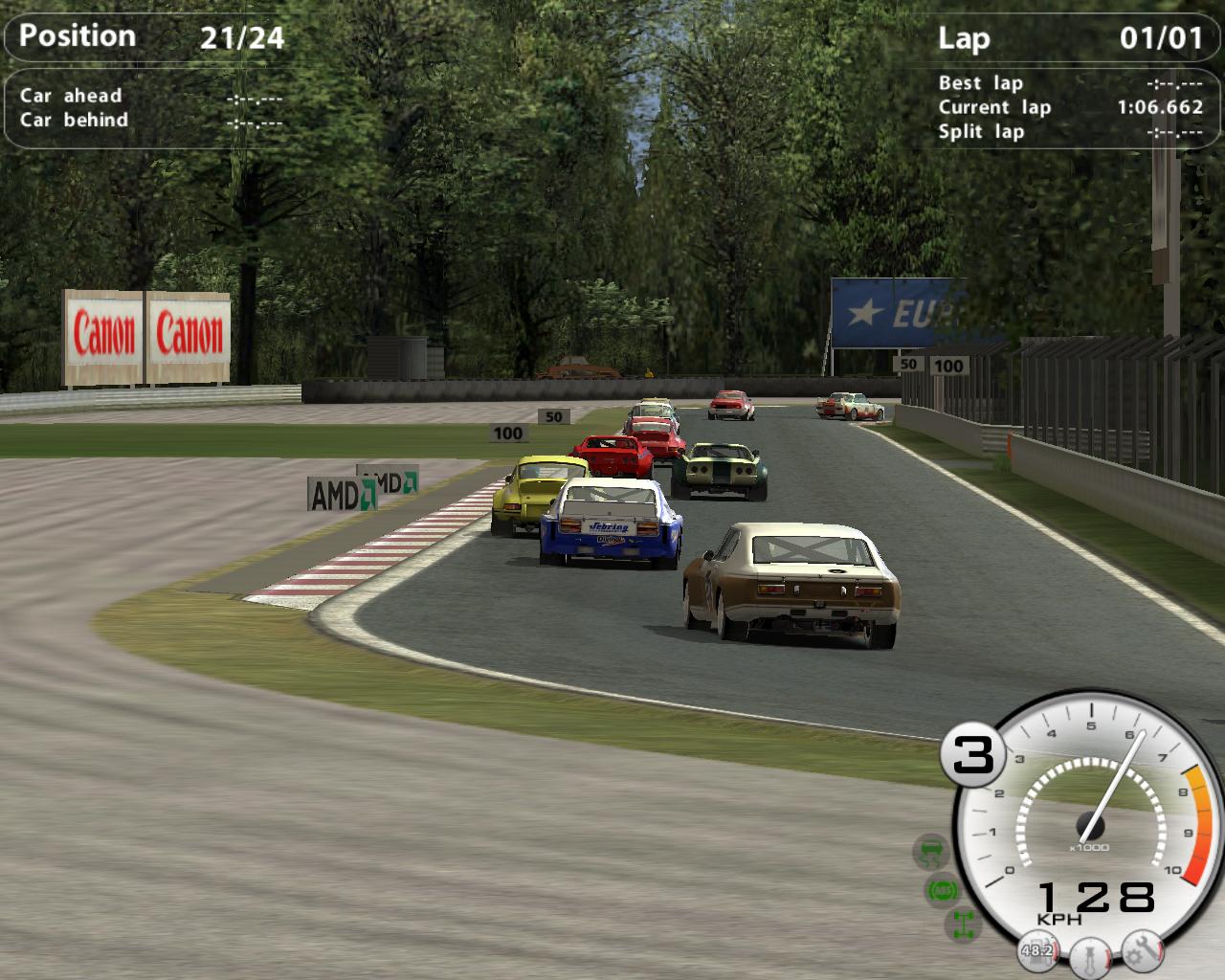The width and height of the screenshot is (1225, 980).
Task: Click the traction control skidding-car icon
Action: (x=930, y=850)
